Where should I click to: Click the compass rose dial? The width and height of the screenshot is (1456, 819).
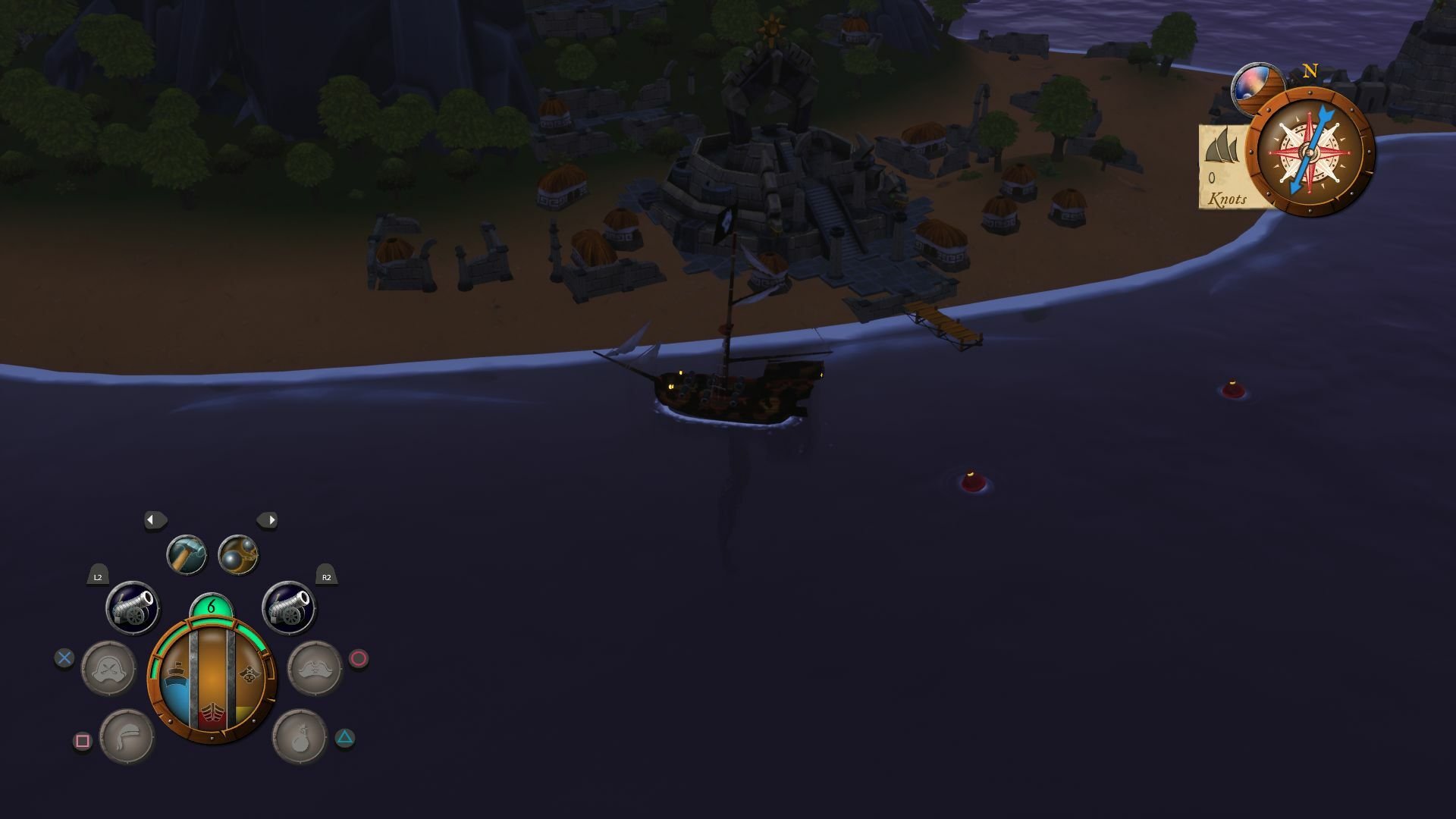(x=1310, y=152)
